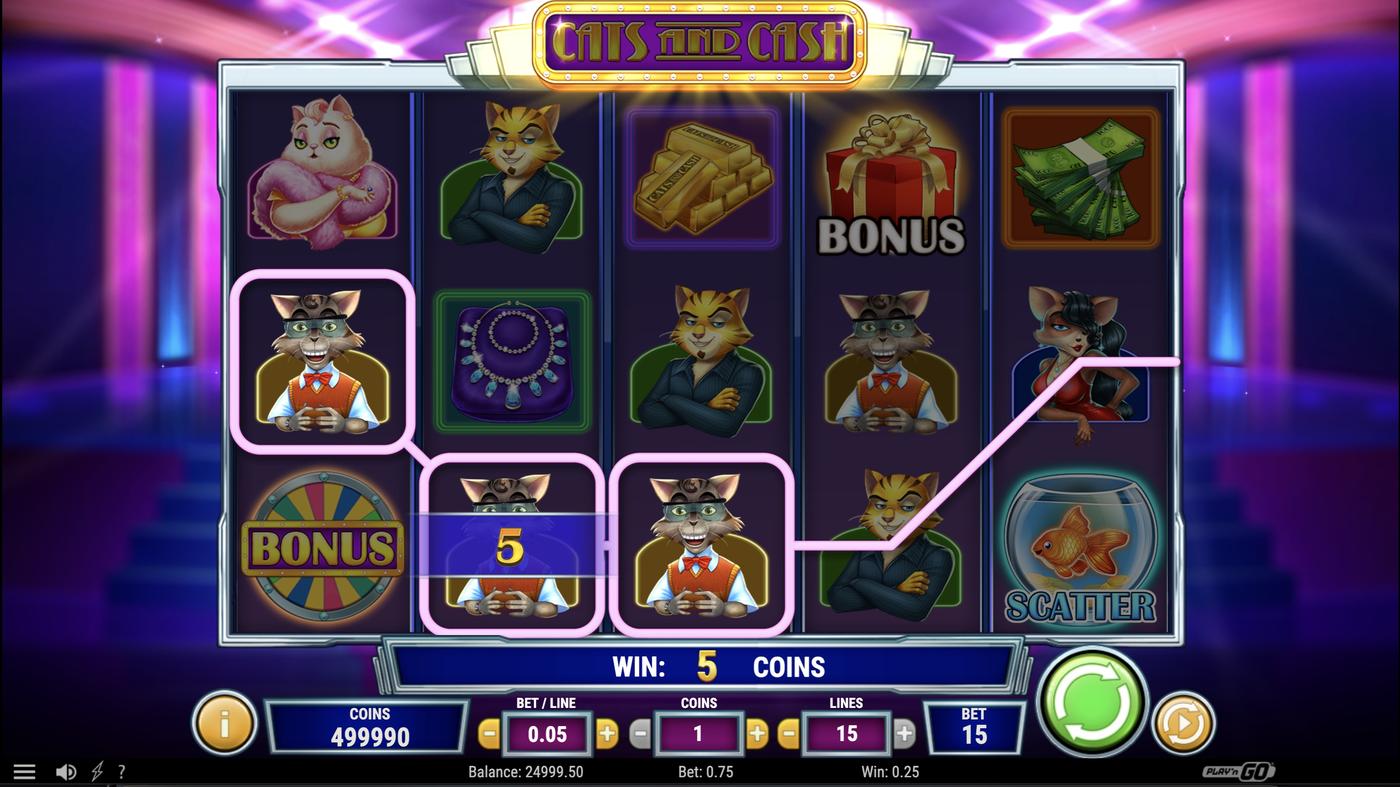The width and height of the screenshot is (1400, 787).
Task: Open the paytable via the gold info icon
Action: click(x=224, y=722)
